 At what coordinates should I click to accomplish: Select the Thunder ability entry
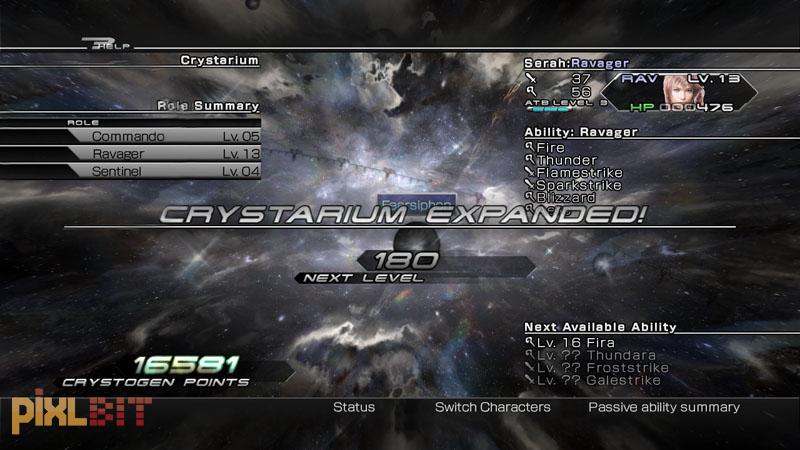click(566, 160)
